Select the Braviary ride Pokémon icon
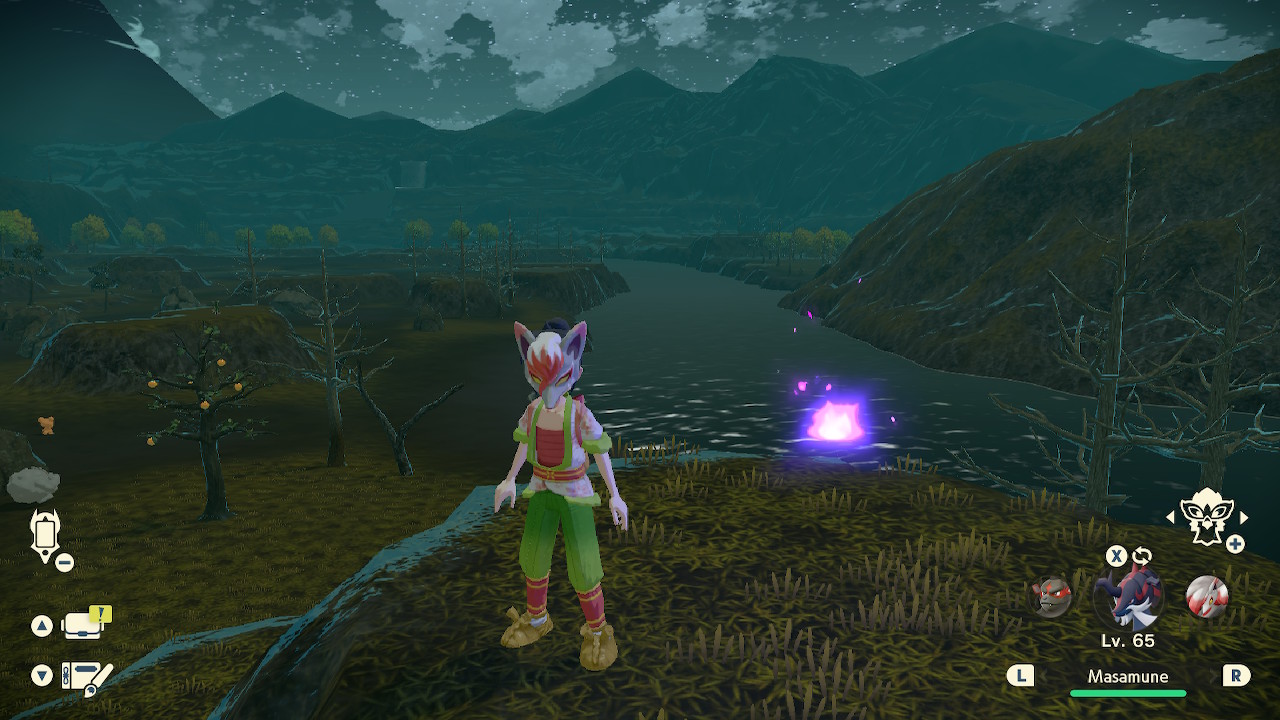Viewport: 1280px width, 720px height. (1207, 516)
